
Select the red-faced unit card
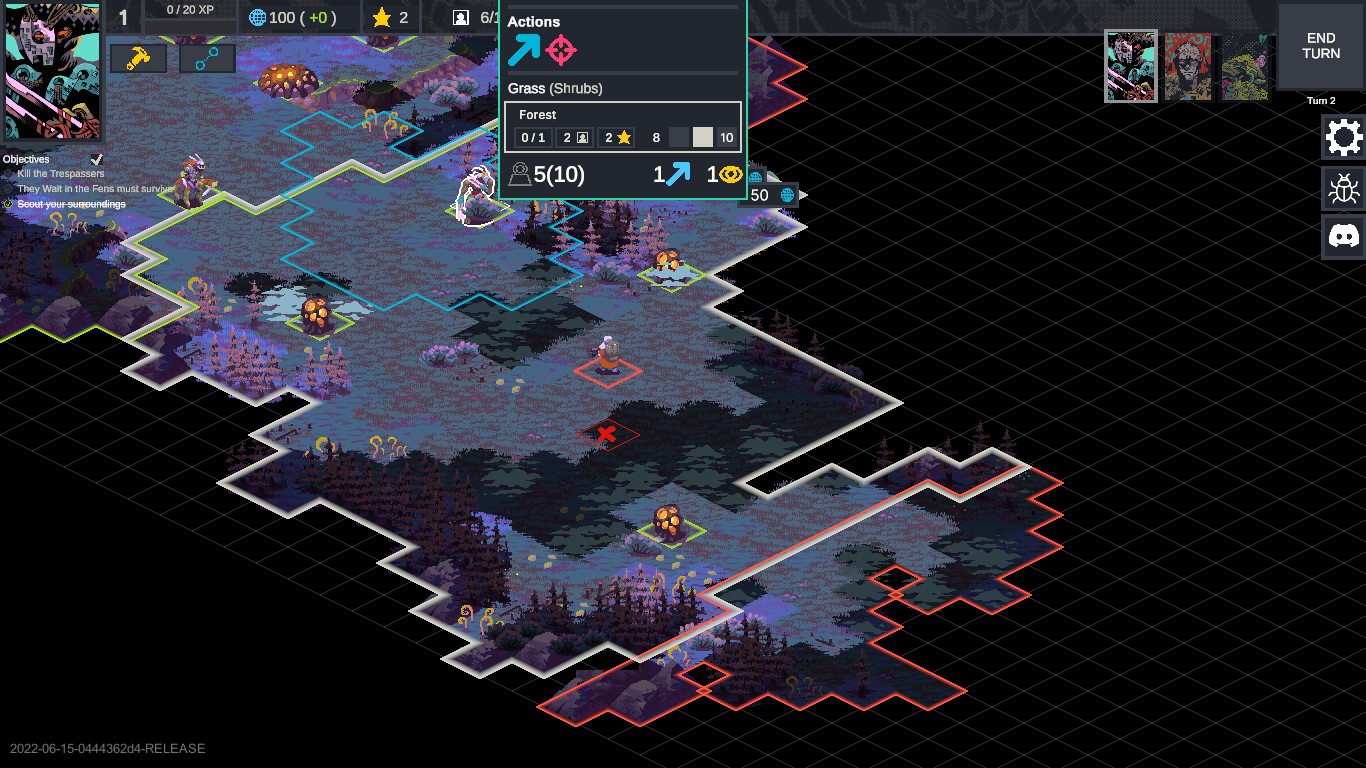point(1188,66)
